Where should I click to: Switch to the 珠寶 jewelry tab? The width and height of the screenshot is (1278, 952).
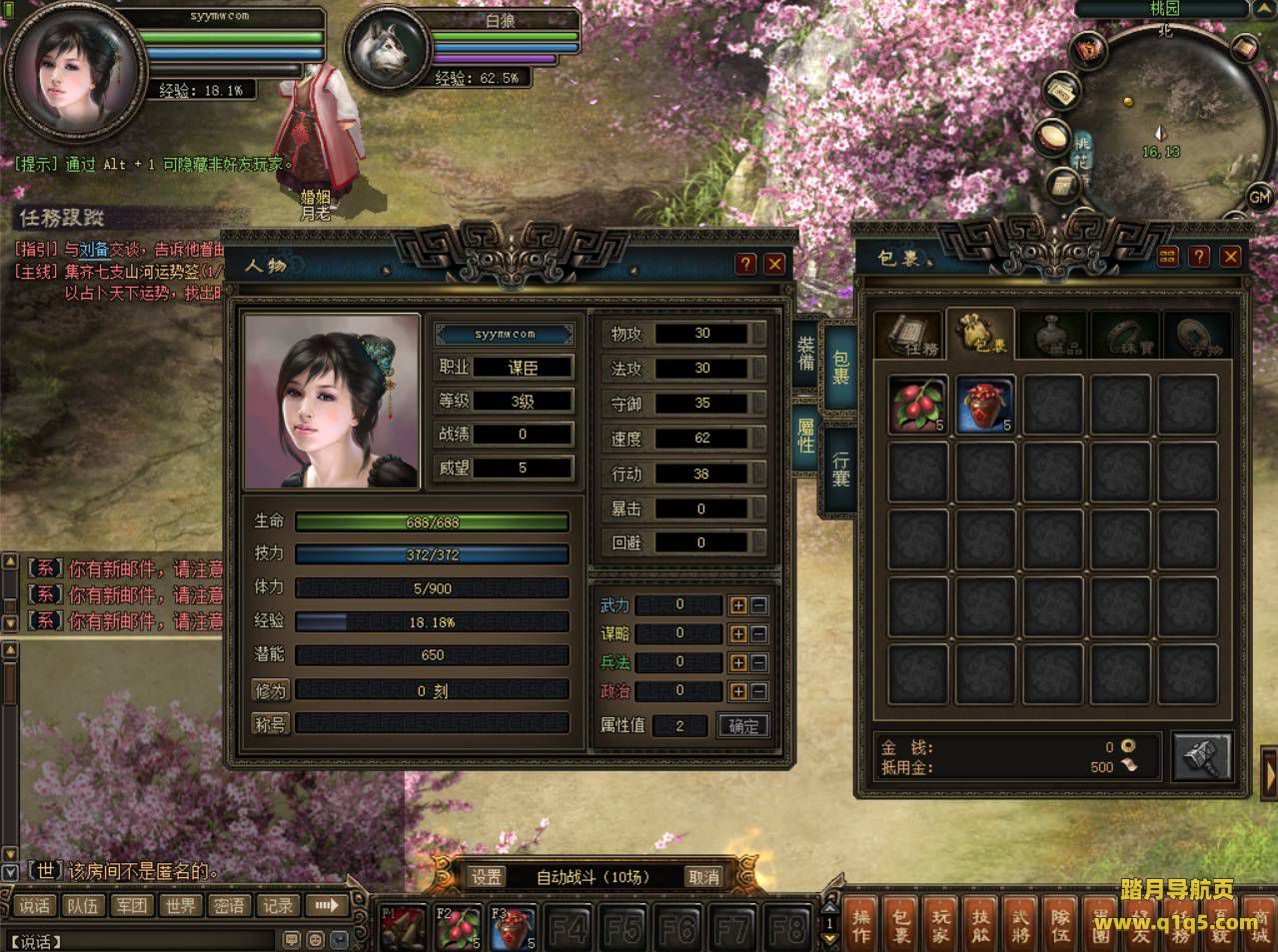(1127, 336)
